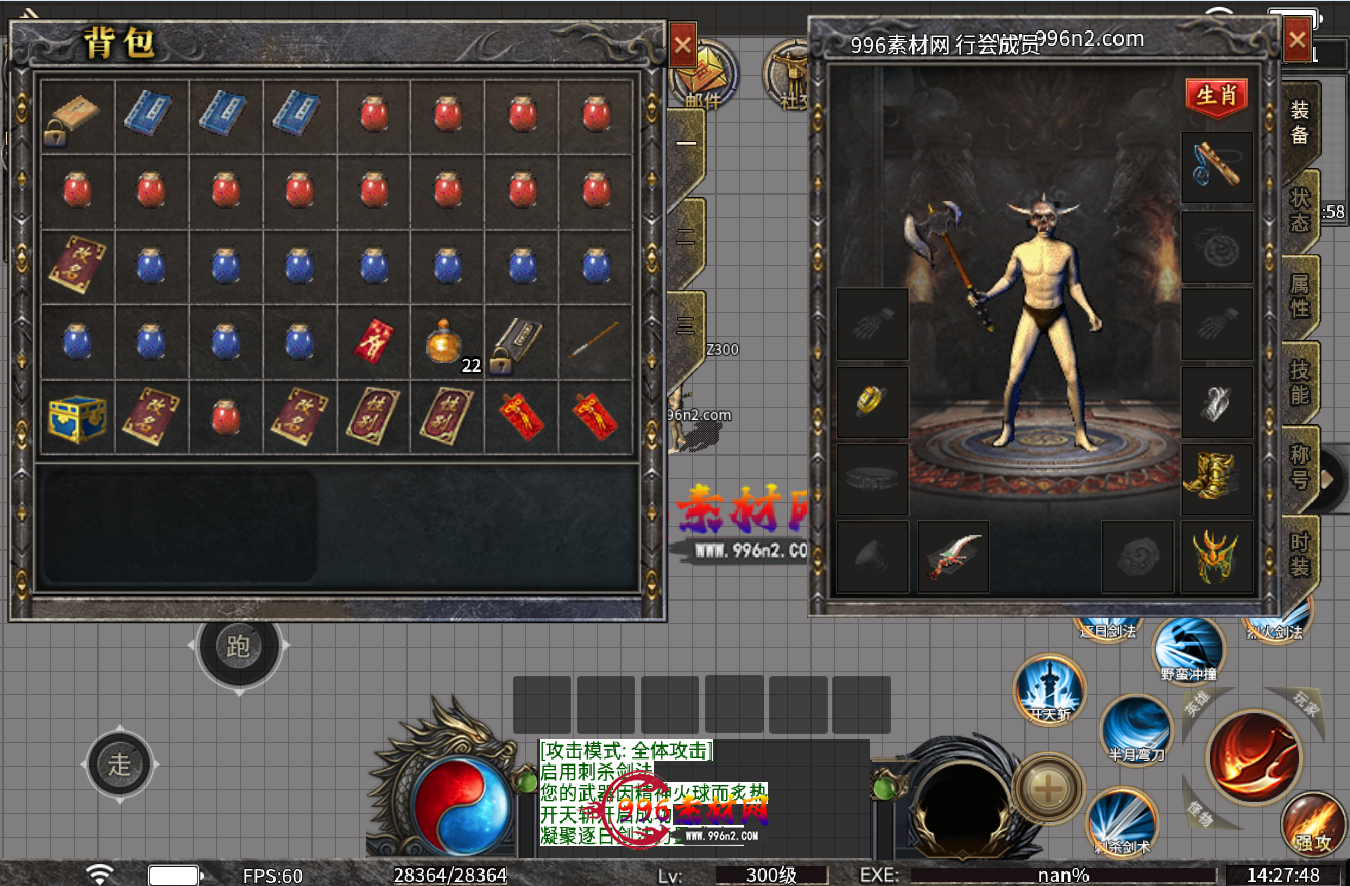Tap the round plus button beside the skills
This screenshot has height=886, width=1350.
click(1048, 789)
